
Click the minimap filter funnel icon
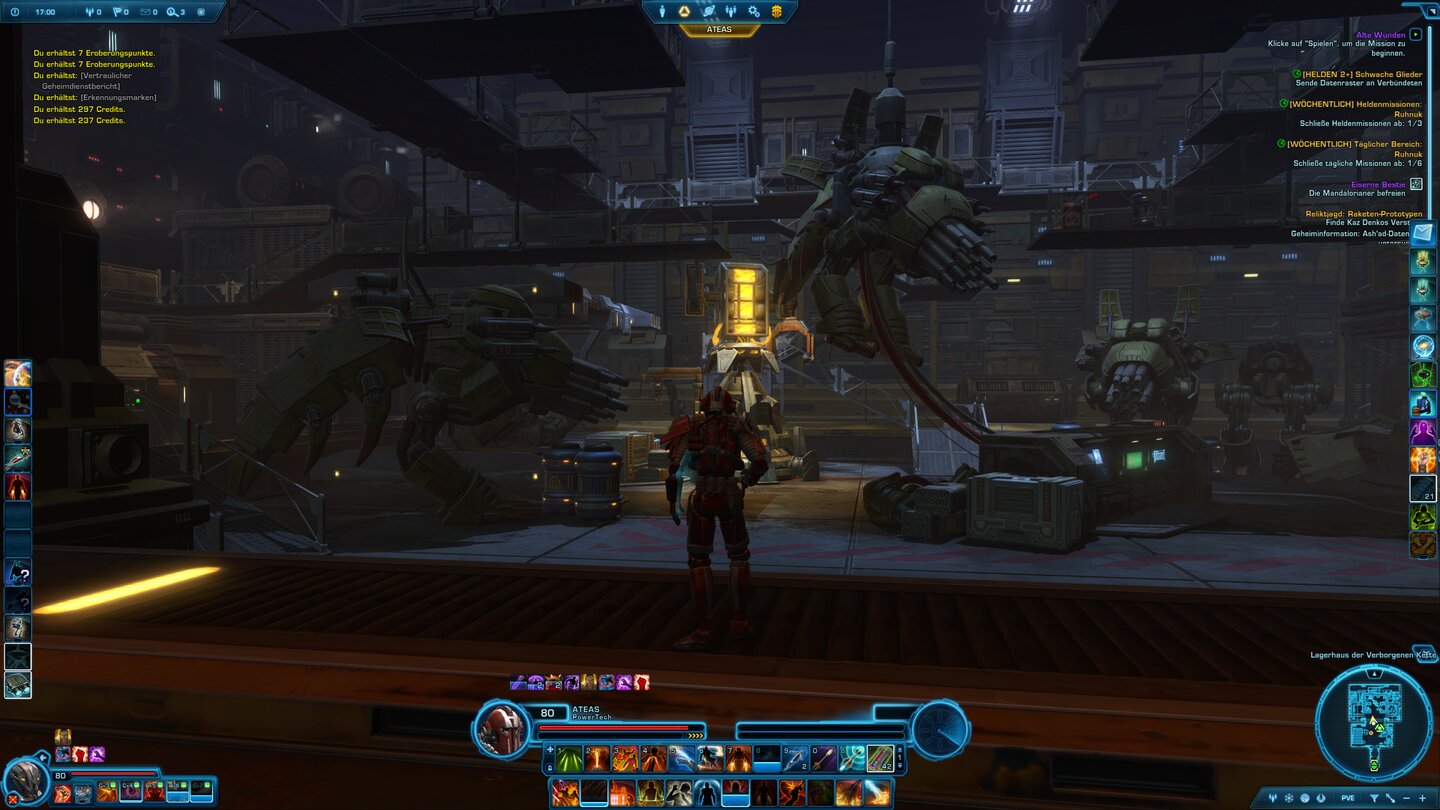1375,796
